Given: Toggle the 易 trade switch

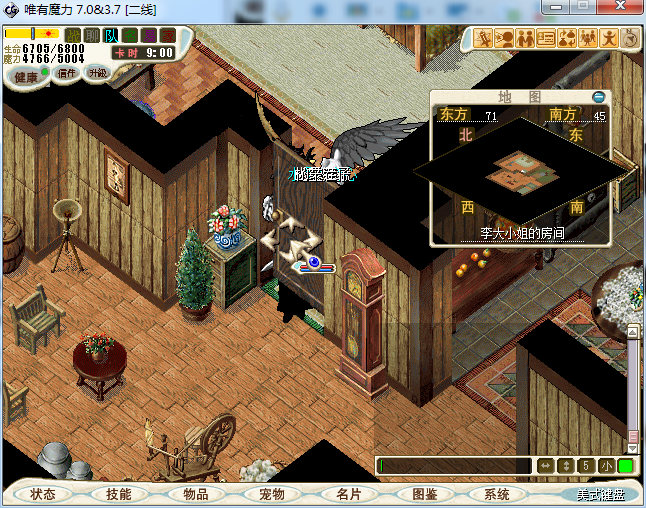Looking at the screenshot, I should (x=149, y=36).
